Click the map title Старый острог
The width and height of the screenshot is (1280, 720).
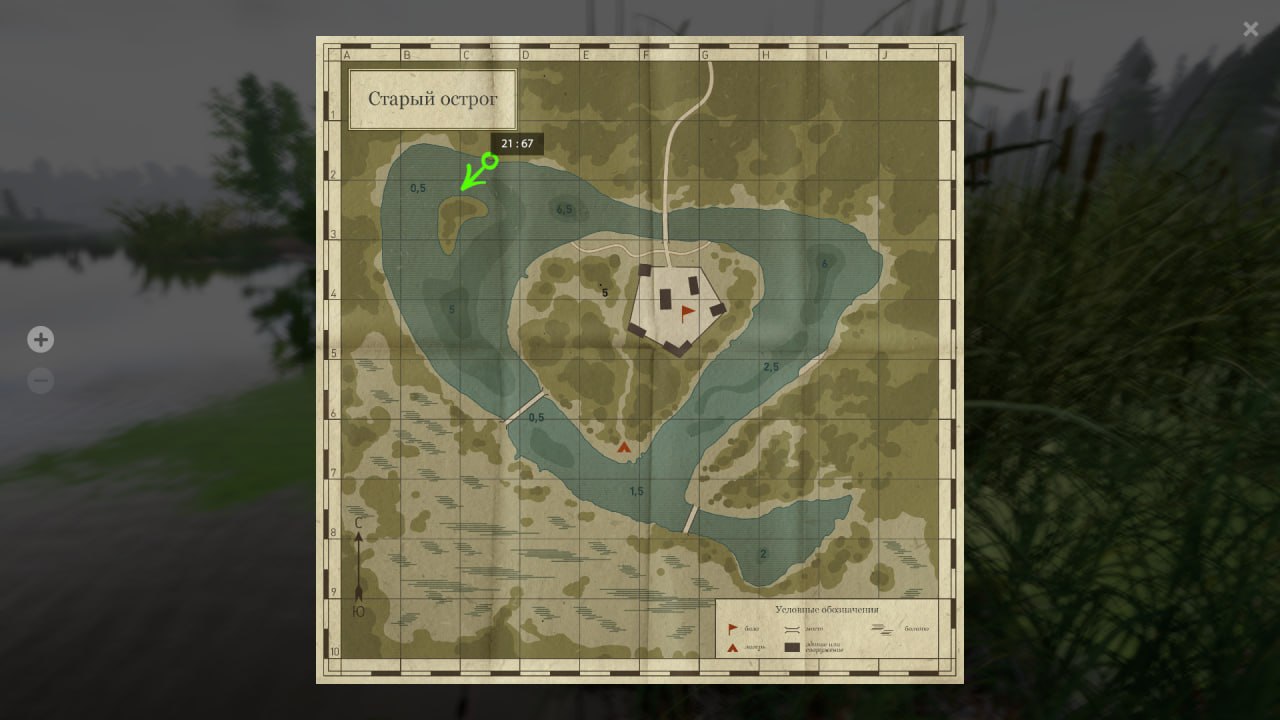pyautogui.click(x=432, y=99)
